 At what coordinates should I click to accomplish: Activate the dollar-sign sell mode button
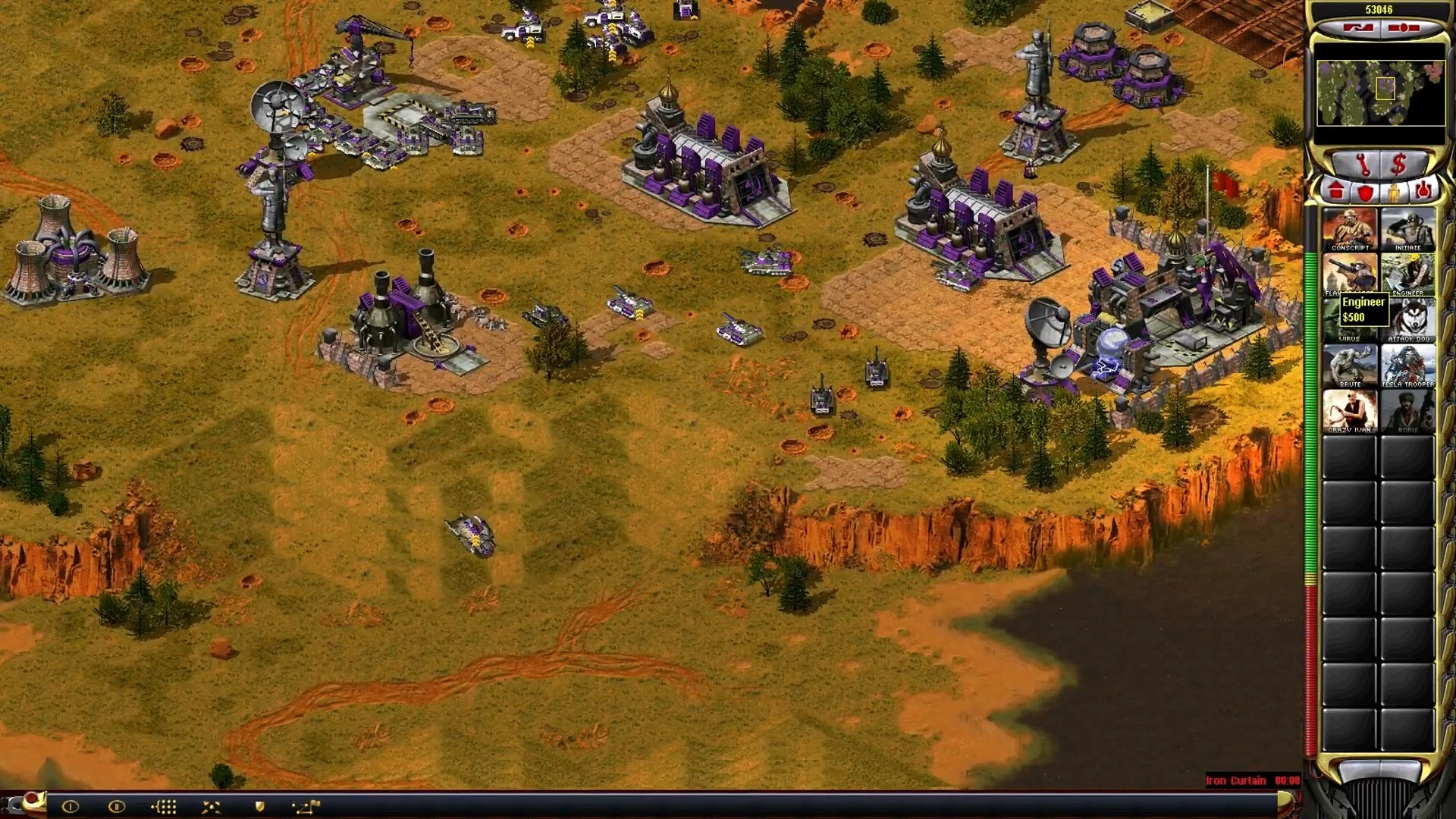pyautogui.click(x=1398, y=163)
